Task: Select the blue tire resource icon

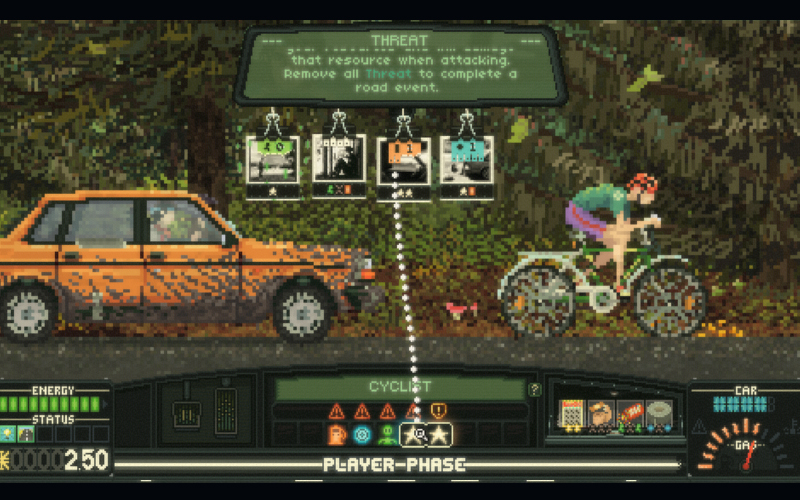Action: pos(362,434)
